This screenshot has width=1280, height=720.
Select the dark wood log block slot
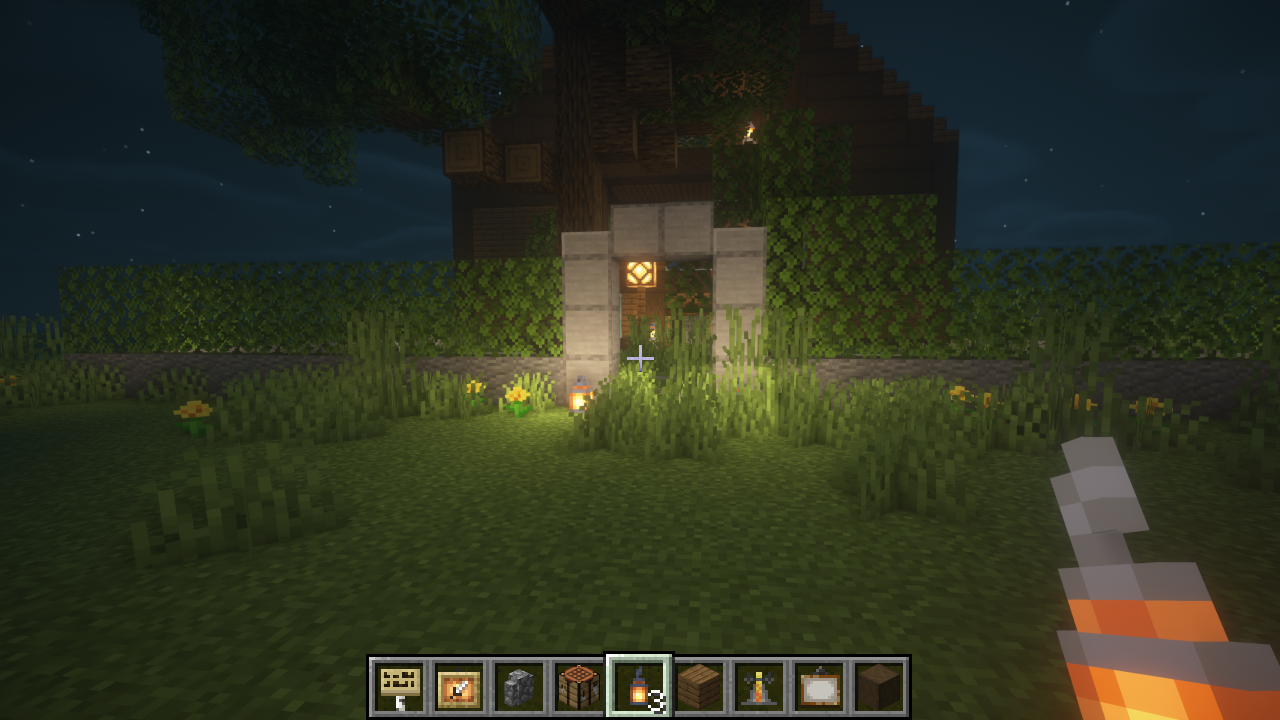[879, 687]
